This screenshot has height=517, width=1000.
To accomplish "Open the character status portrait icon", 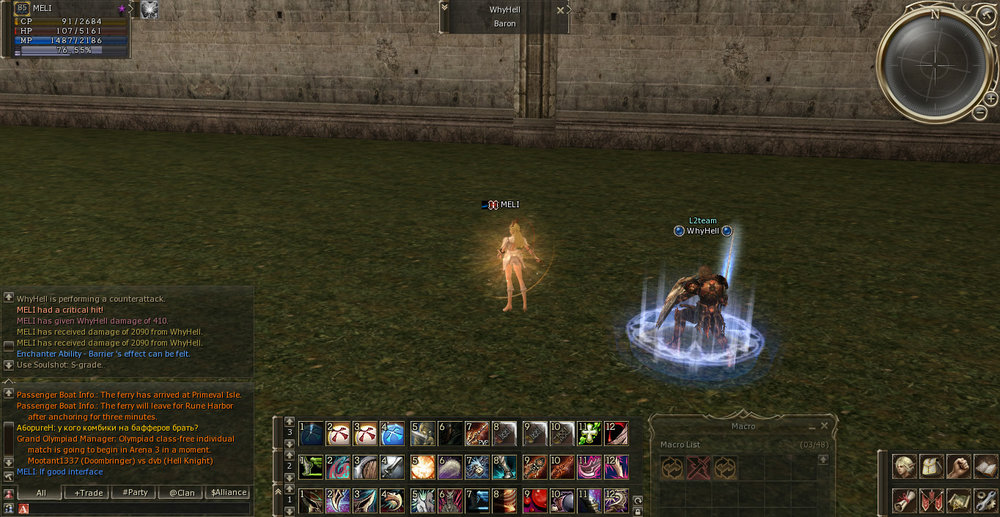I will (x=904, y=467).
